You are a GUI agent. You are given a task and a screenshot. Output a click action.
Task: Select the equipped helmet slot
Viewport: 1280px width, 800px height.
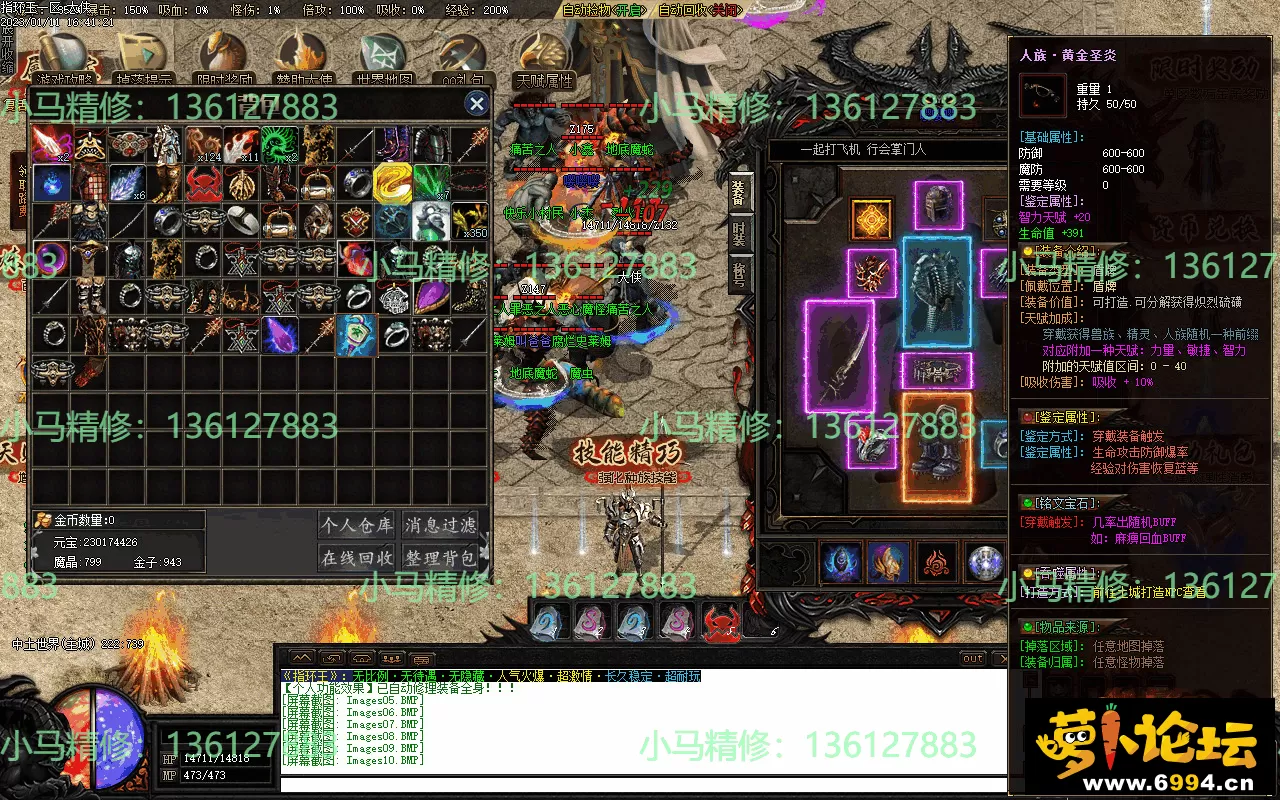tap(937, 205)
